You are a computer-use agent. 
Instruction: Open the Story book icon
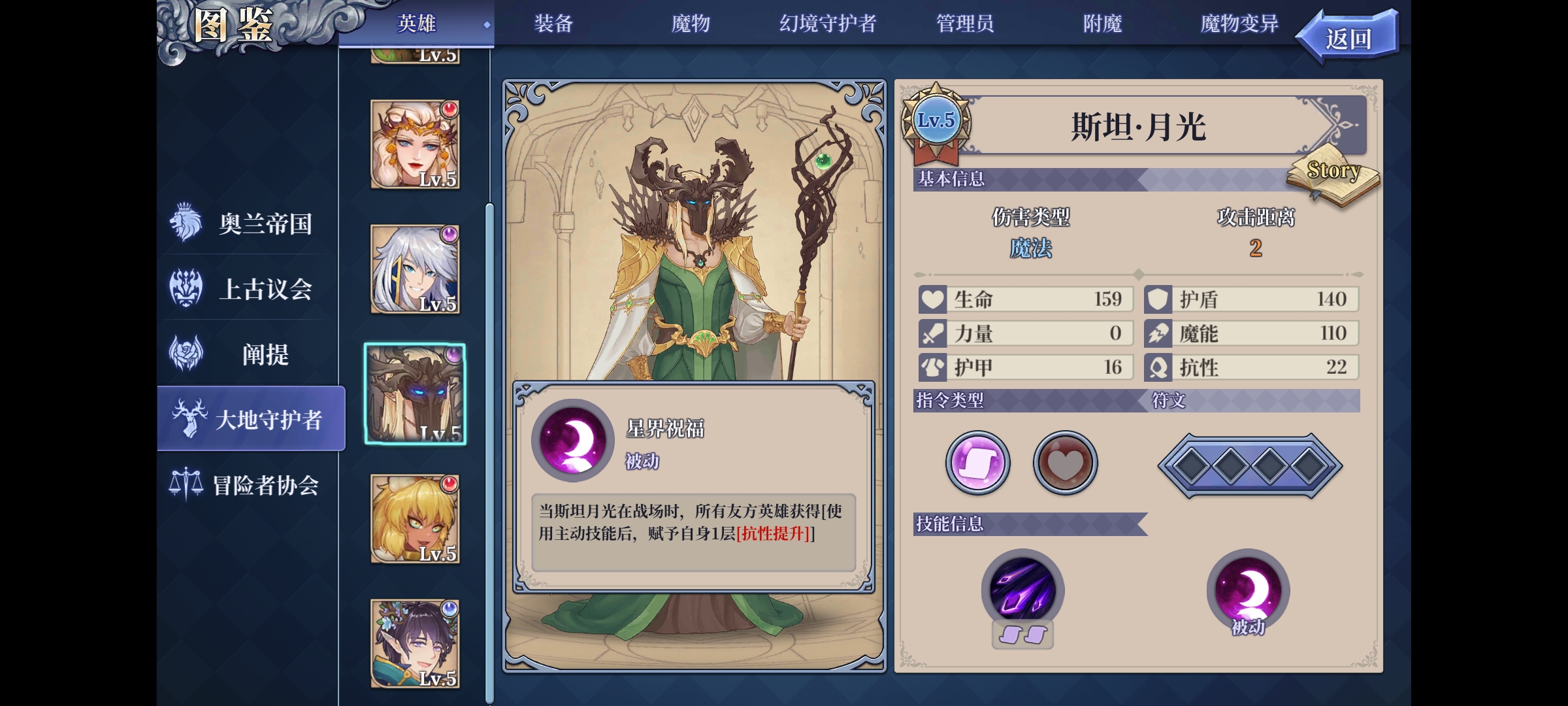1333,175
